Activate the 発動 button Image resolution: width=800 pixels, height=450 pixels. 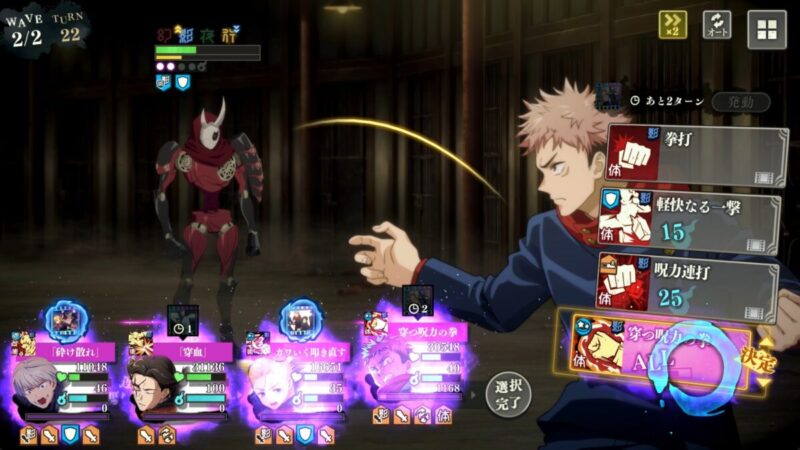(x=741, y=102)
